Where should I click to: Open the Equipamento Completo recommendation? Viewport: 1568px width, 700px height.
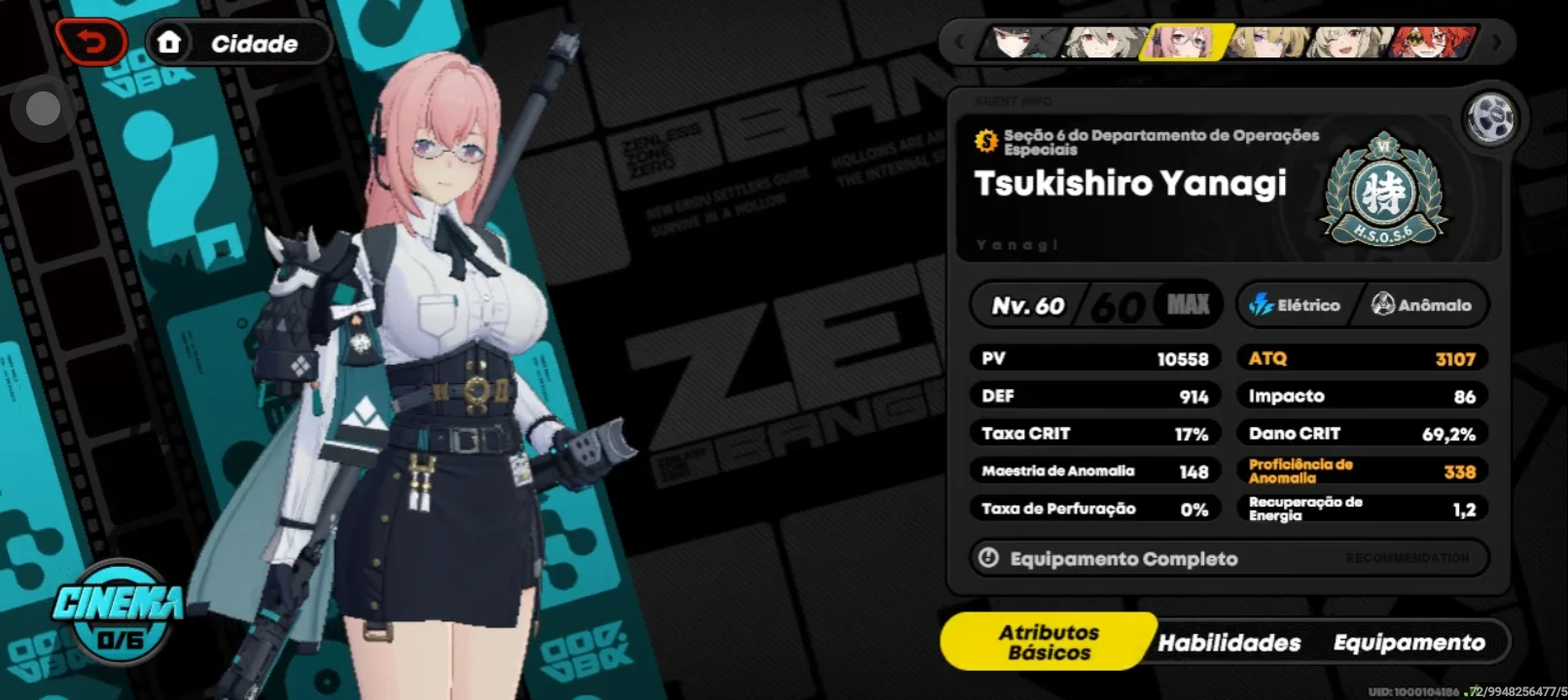click(x=1228, y=558)
